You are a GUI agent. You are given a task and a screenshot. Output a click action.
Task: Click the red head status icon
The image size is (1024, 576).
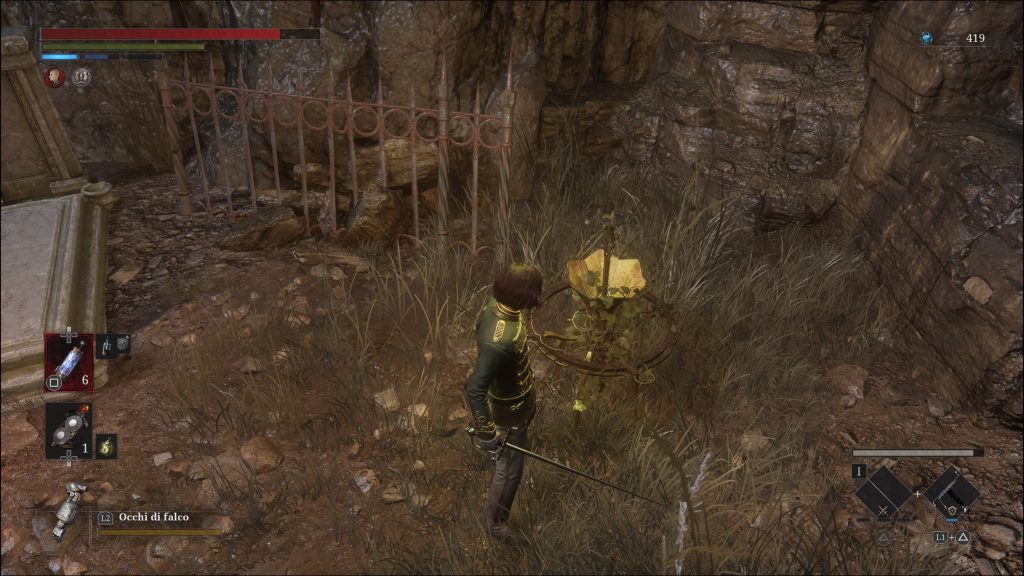click(x=54, y=77)
